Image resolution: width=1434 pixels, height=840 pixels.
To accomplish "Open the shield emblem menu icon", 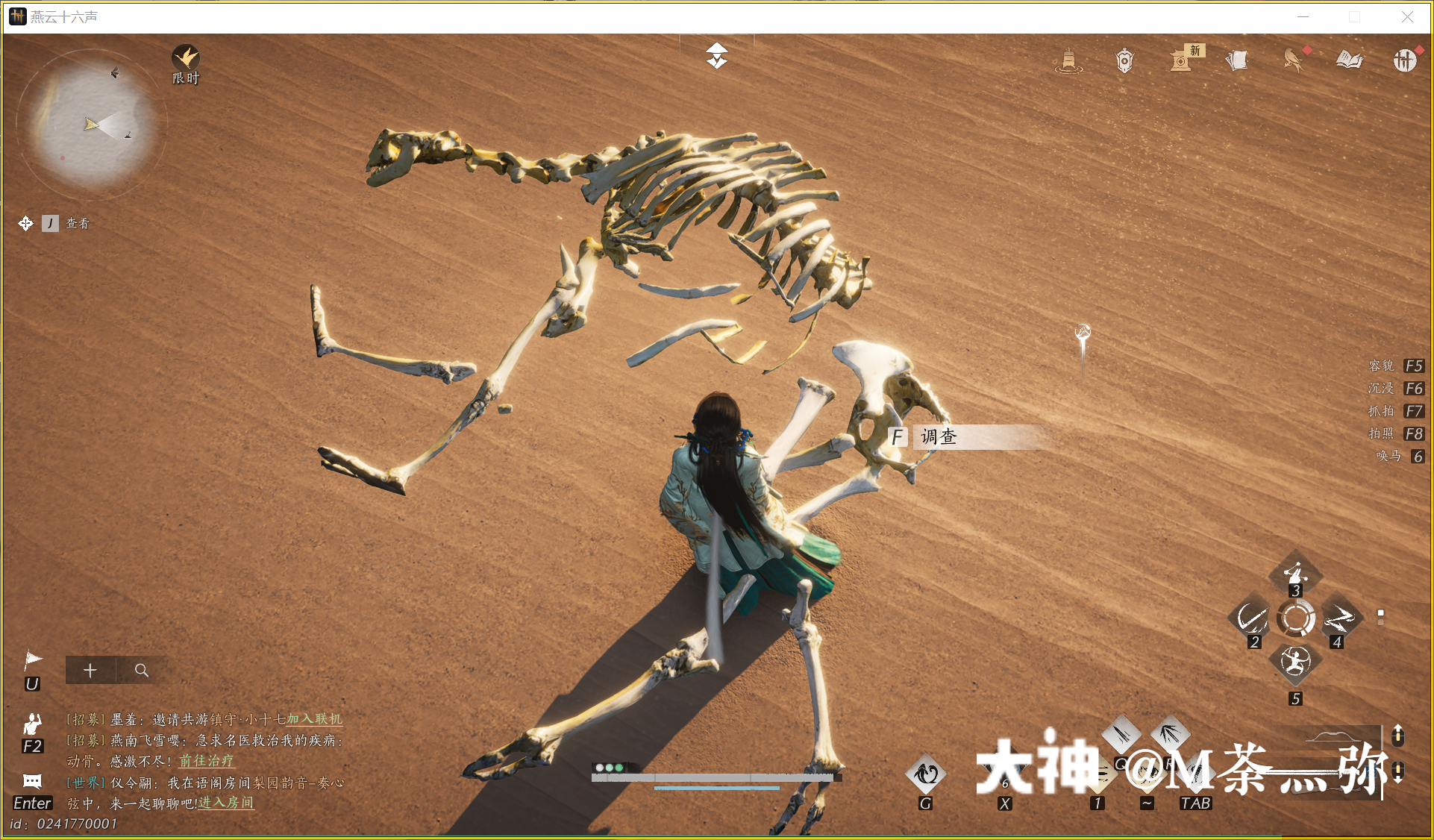I will (1124, 60).
